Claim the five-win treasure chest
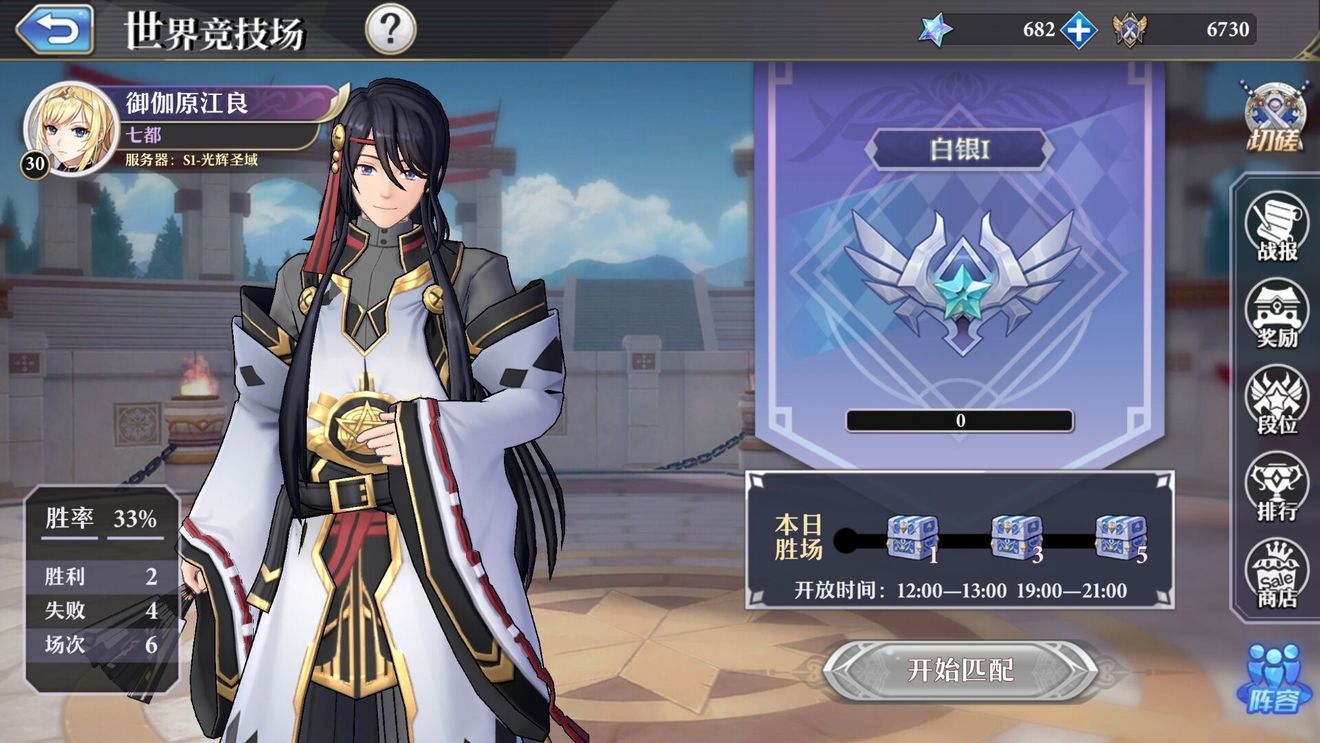The height and width of the screenshot is (743, 1320). point(1120,538)
